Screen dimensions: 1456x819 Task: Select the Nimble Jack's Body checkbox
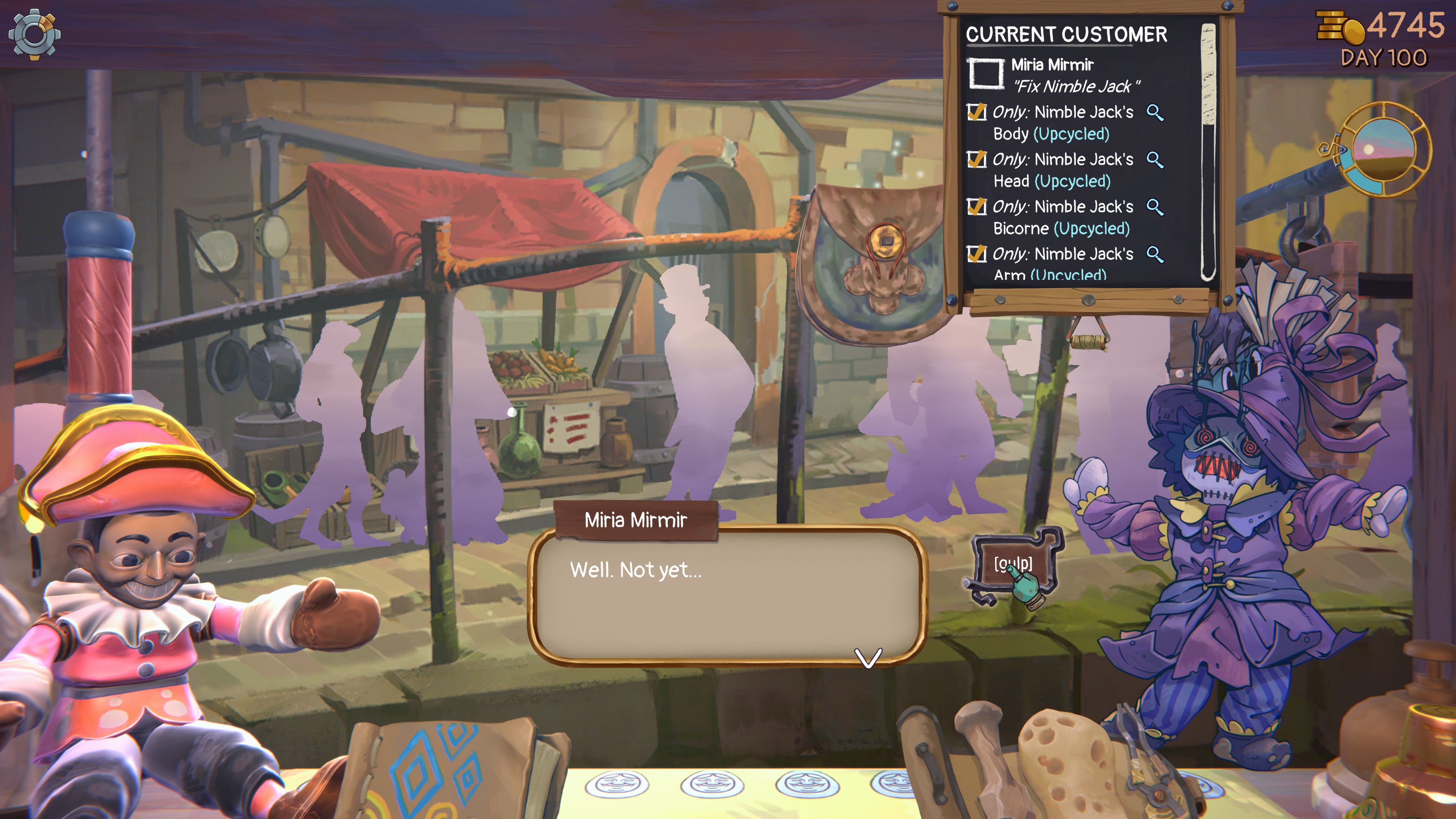[976, 113]
